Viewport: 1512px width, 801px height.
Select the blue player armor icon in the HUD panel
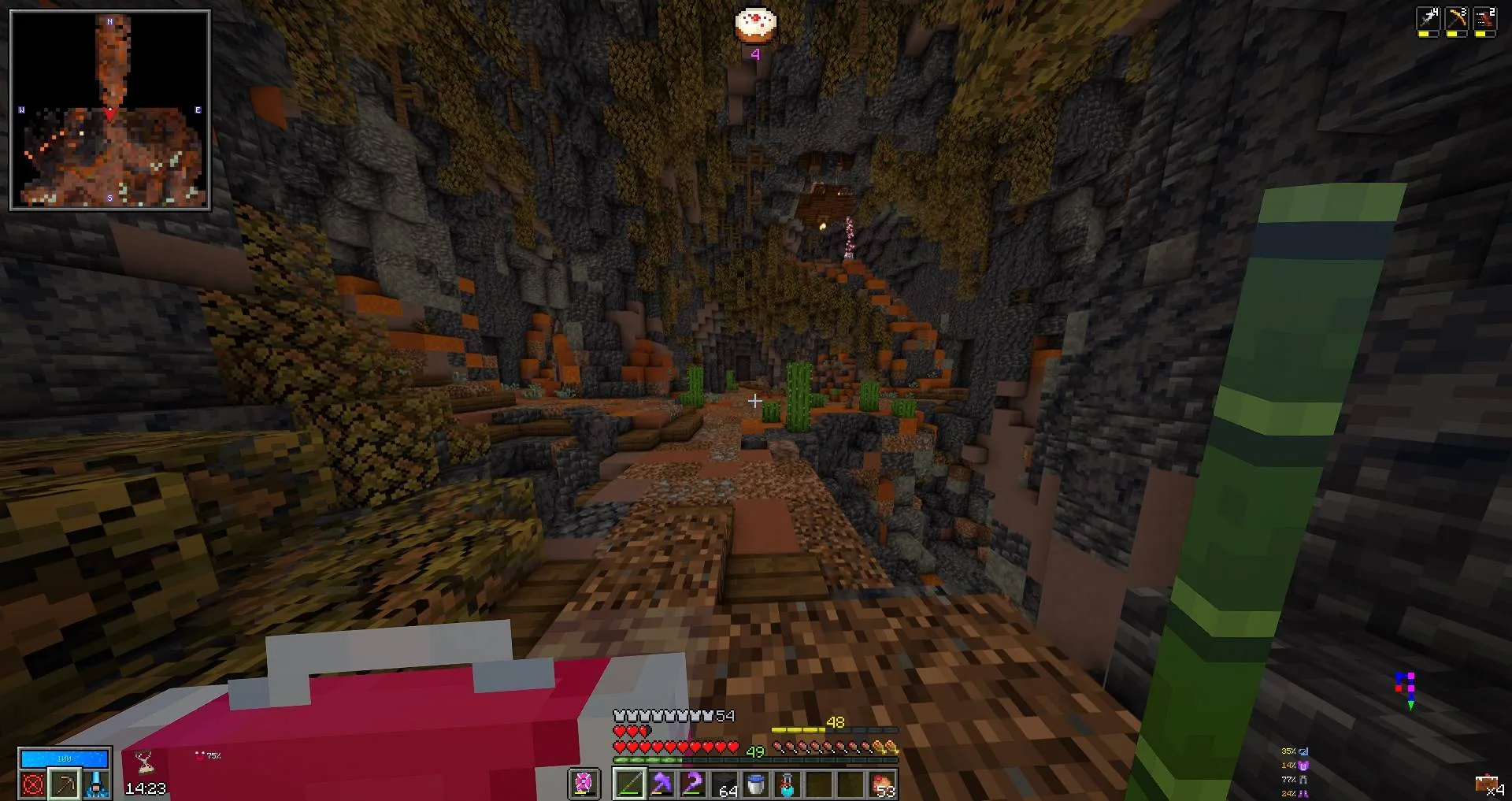coord(96,785)
